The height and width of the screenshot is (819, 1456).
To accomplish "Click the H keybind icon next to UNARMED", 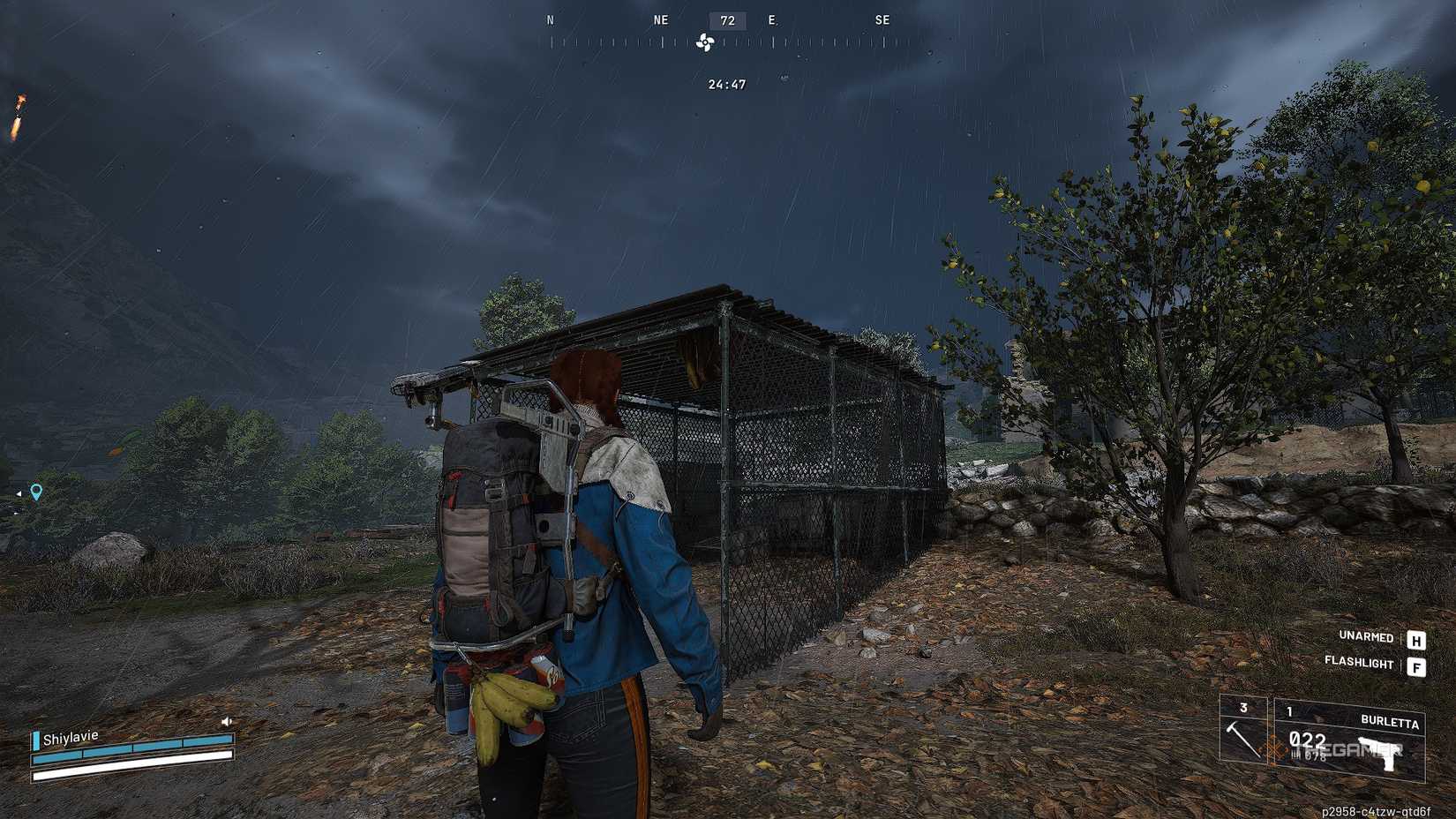I will (x=1416, y=637).
